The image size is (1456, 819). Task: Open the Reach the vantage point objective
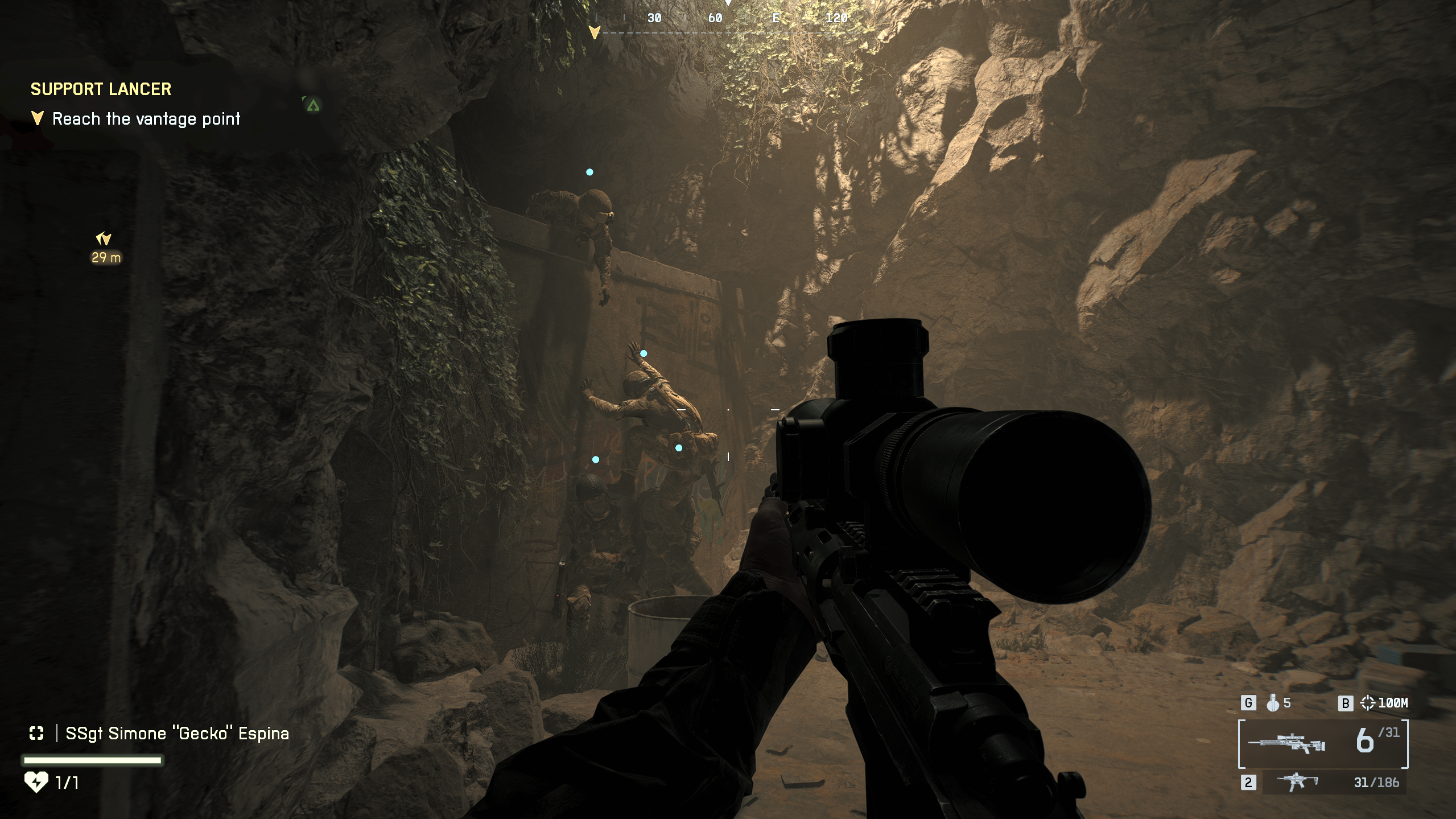146,119
